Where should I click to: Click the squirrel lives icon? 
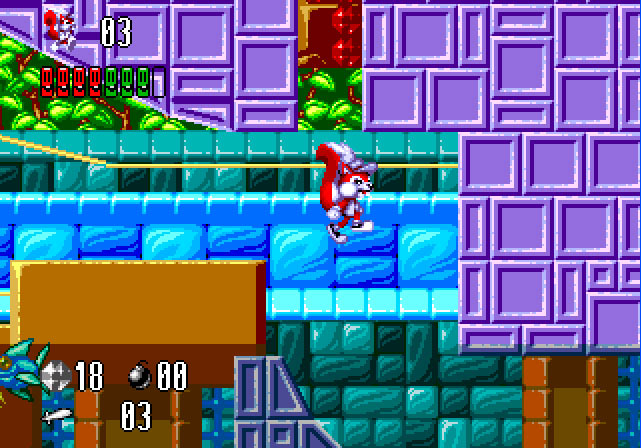tap(61, 28)
